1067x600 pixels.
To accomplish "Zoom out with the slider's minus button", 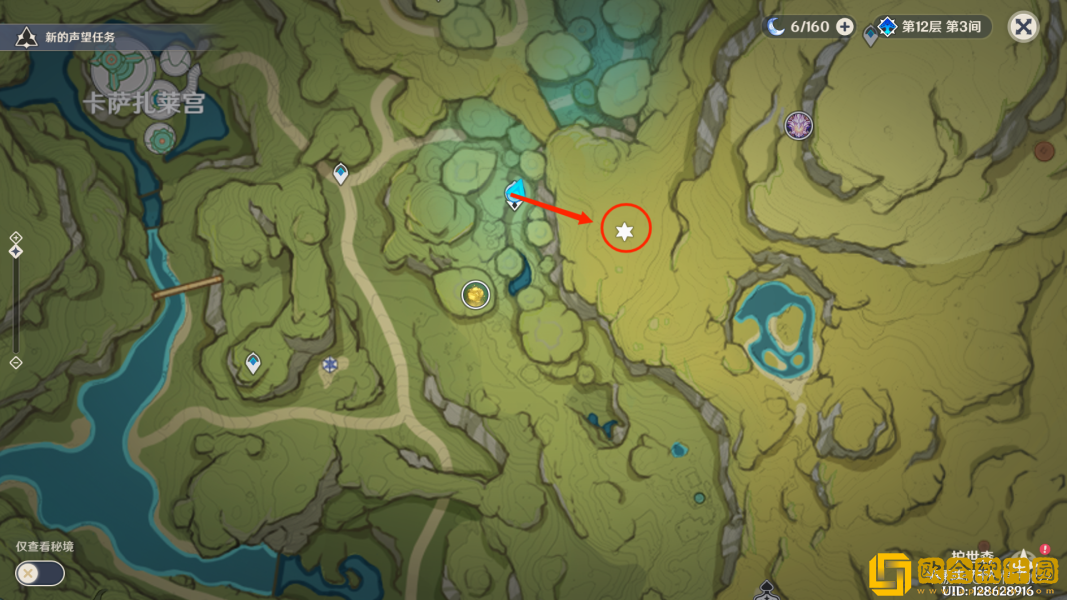I will click(16, 362).
